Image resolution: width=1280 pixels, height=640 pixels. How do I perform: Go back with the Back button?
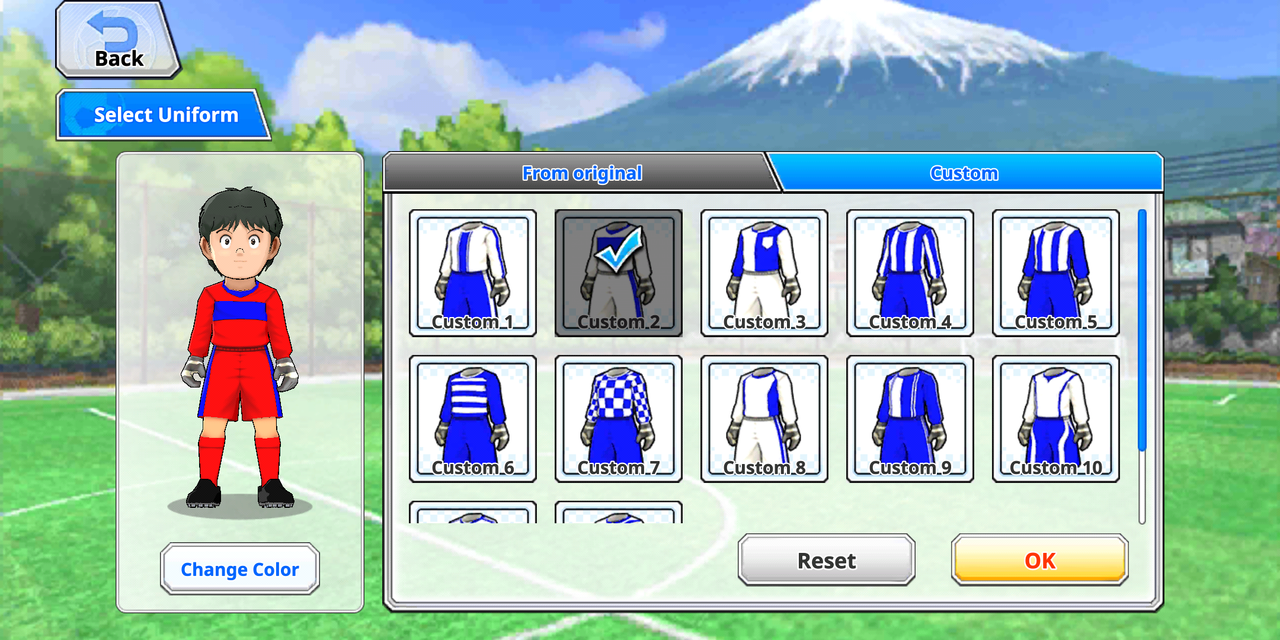[118, 40]
